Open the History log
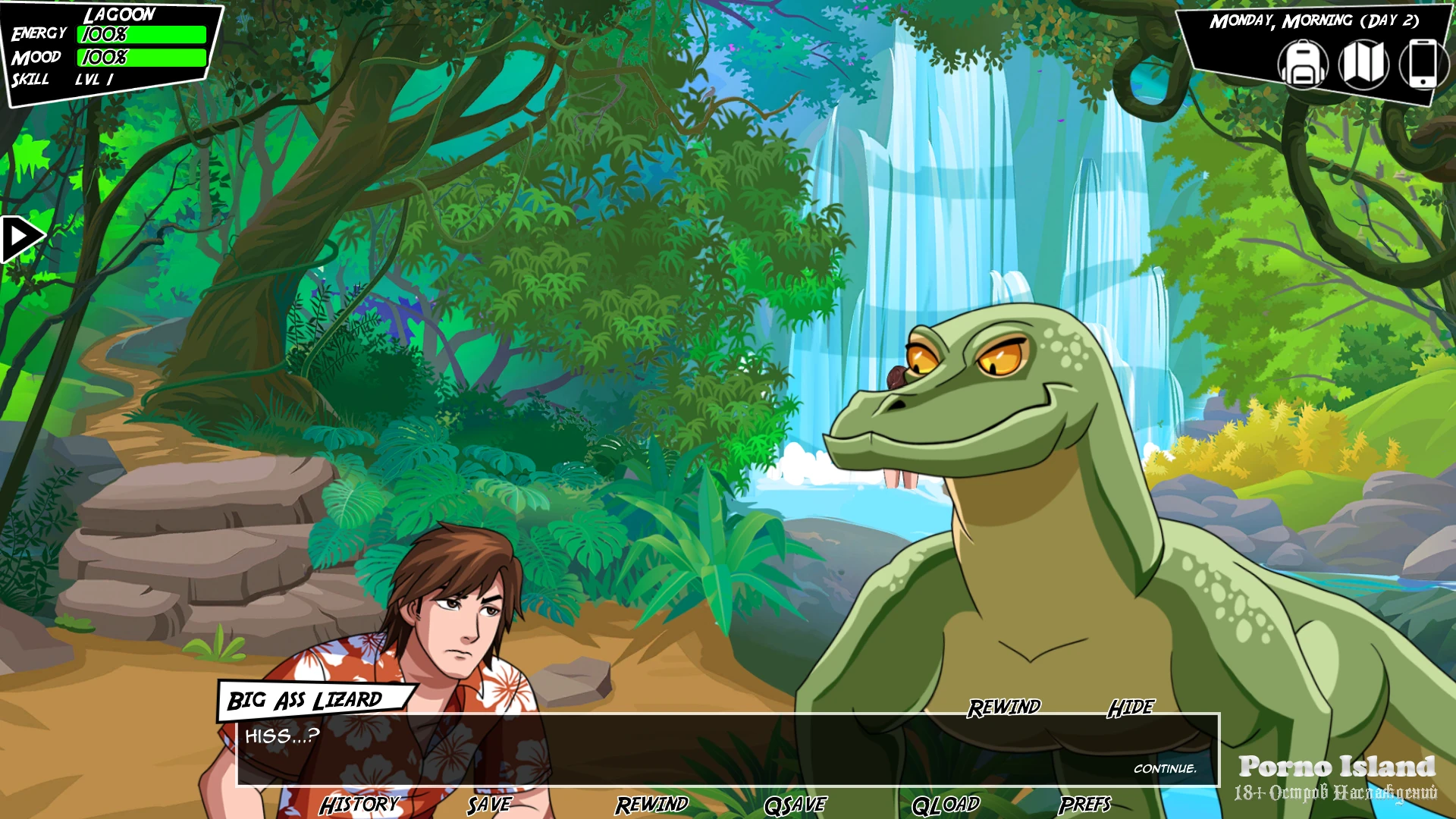This screenshot has height=819, width=1456. tap(359, 805)
